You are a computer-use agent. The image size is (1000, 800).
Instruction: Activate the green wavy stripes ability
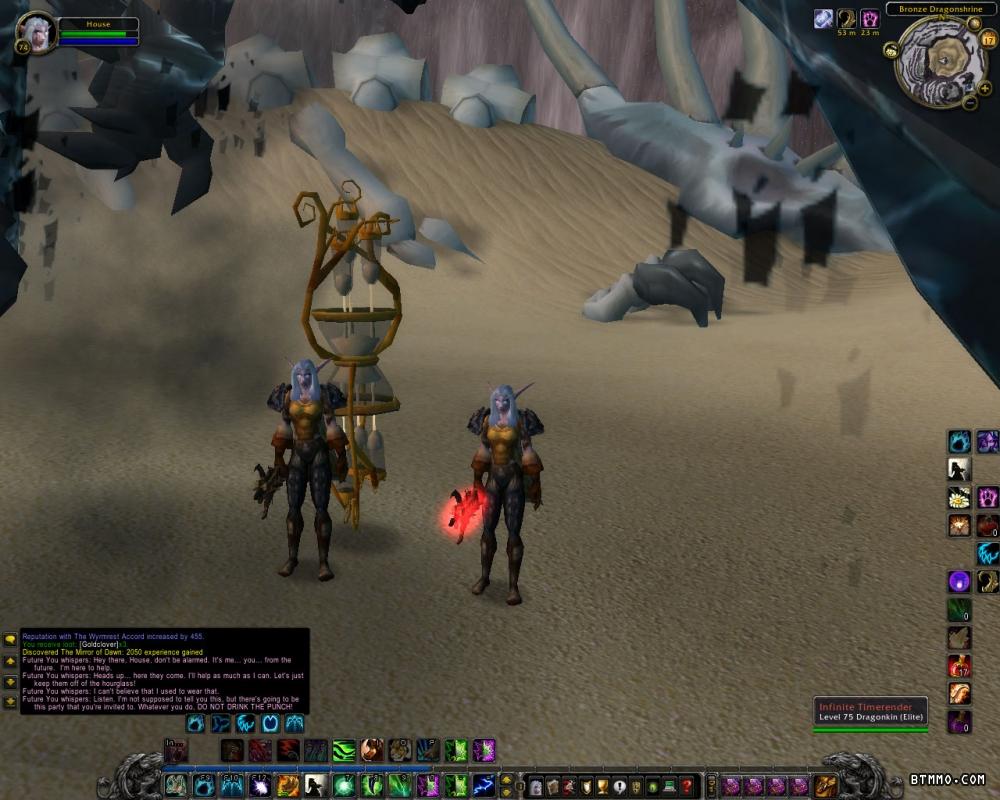[x=344, y=750]
